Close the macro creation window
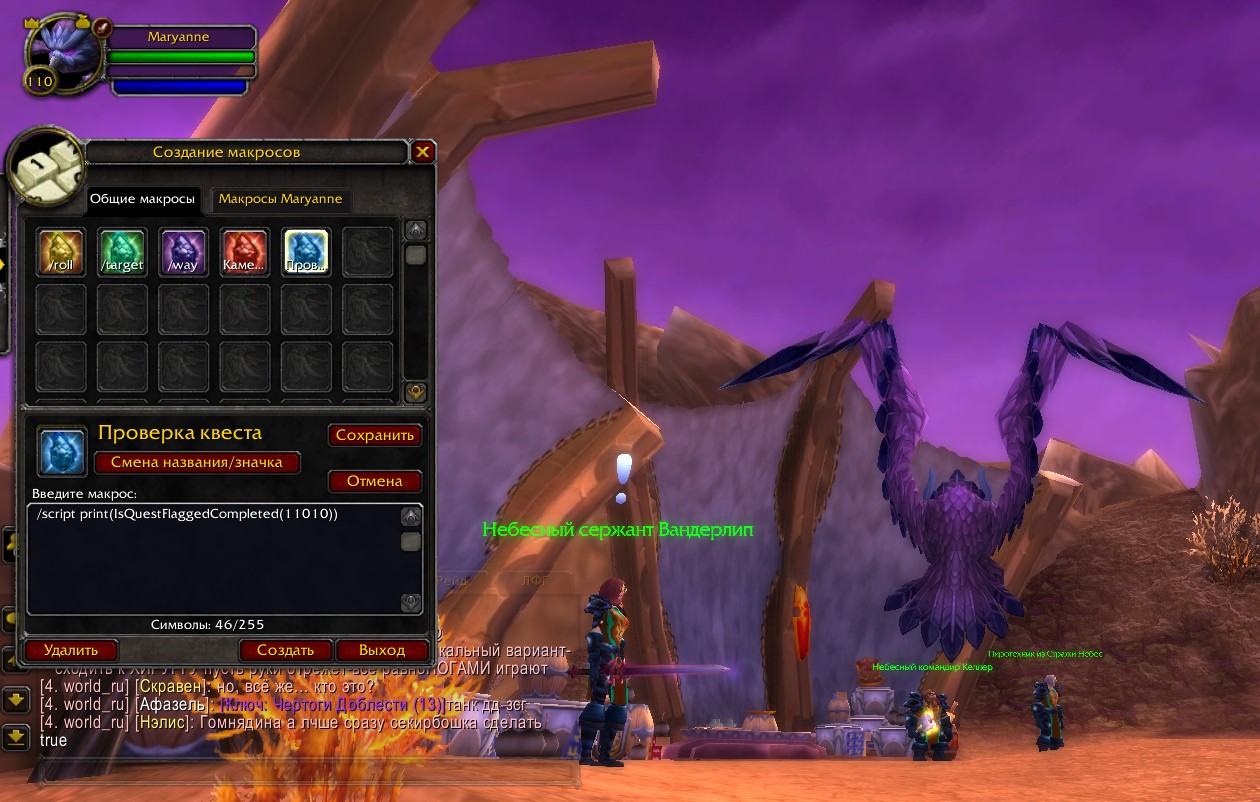Image resolution: width=1260 pixels, height=802 pixels. click(x=423, y=152)
